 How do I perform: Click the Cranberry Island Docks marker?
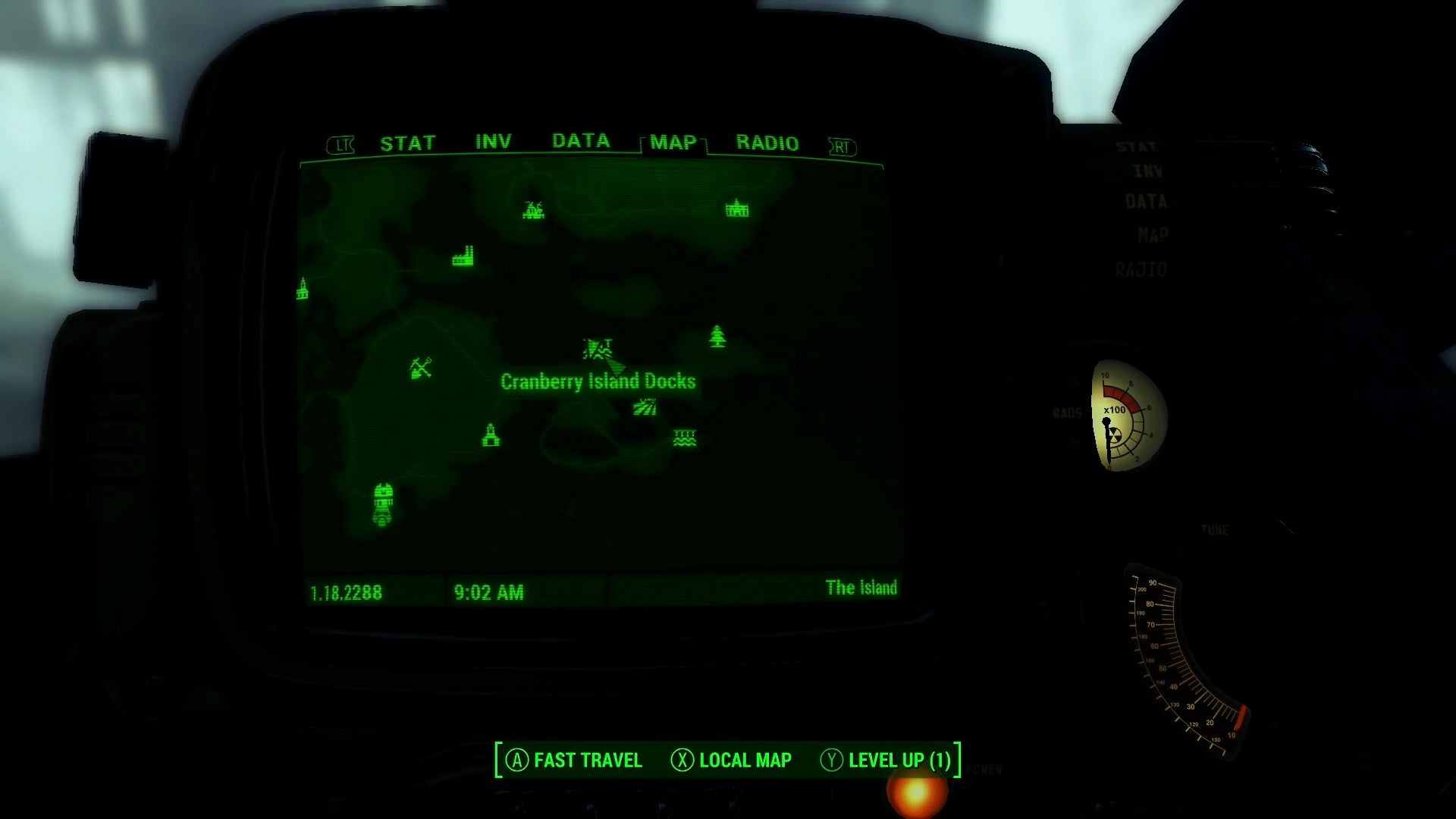point(597,350)
